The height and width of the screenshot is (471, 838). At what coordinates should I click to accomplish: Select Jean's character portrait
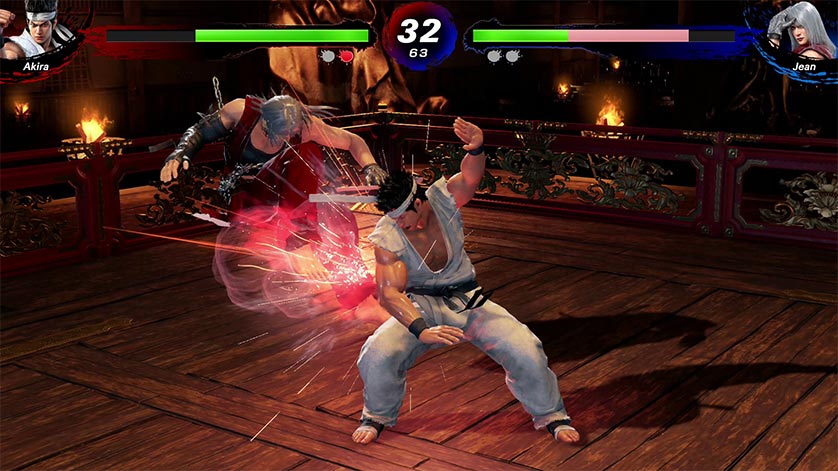click(x=800, y=30)
